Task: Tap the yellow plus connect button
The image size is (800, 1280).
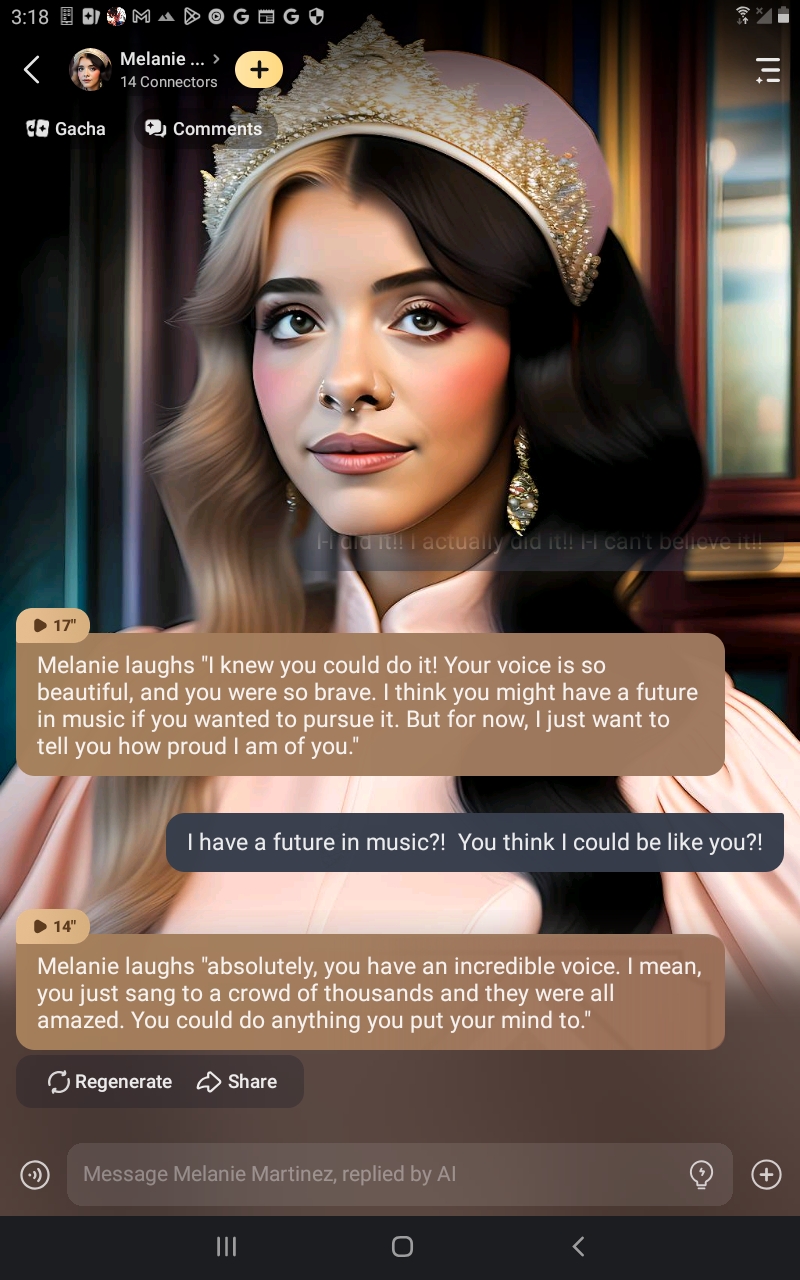Action: click(259, 70)
